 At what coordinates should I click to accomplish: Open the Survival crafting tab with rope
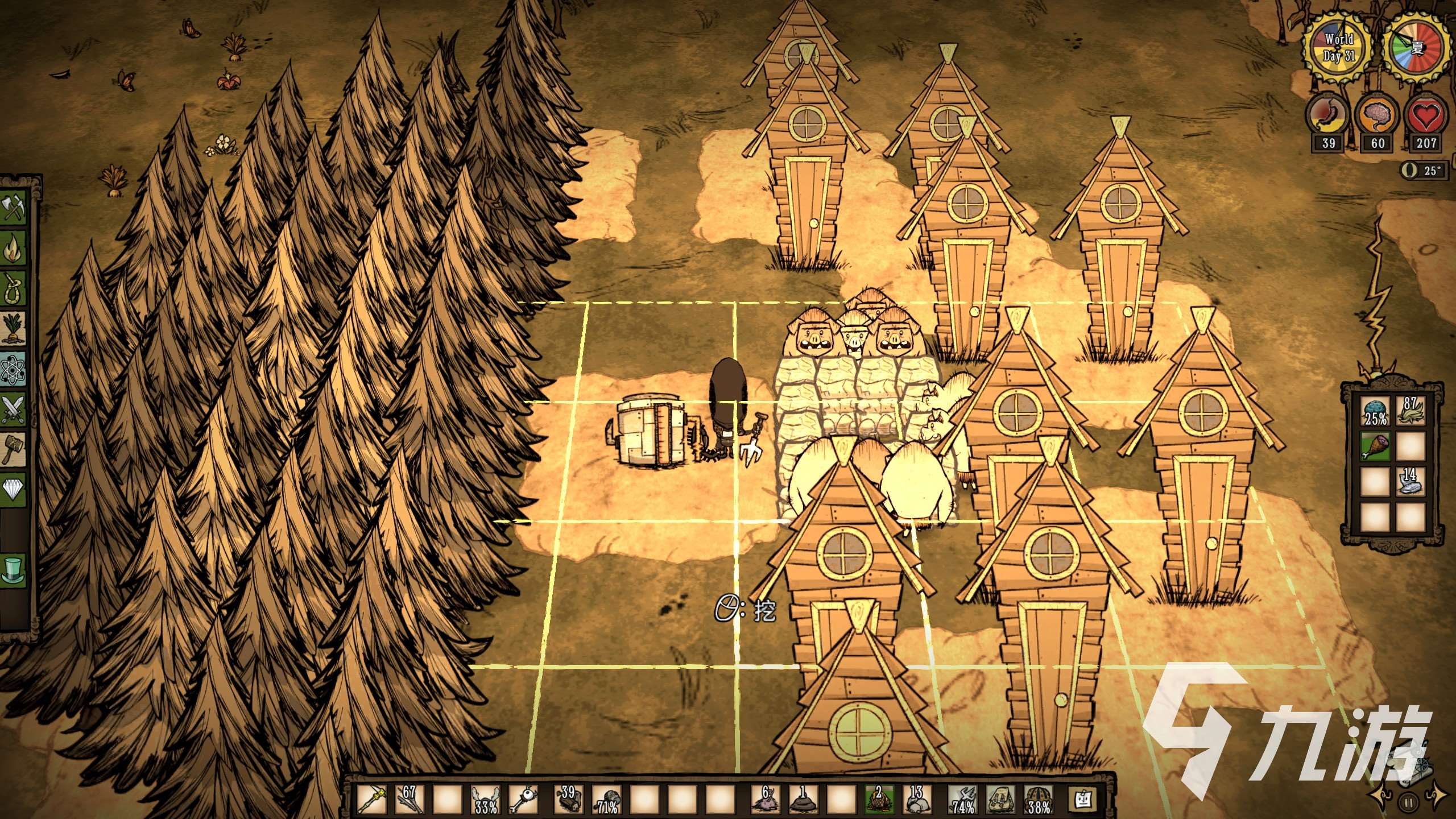pyautogui.click(x=14, y=288)
